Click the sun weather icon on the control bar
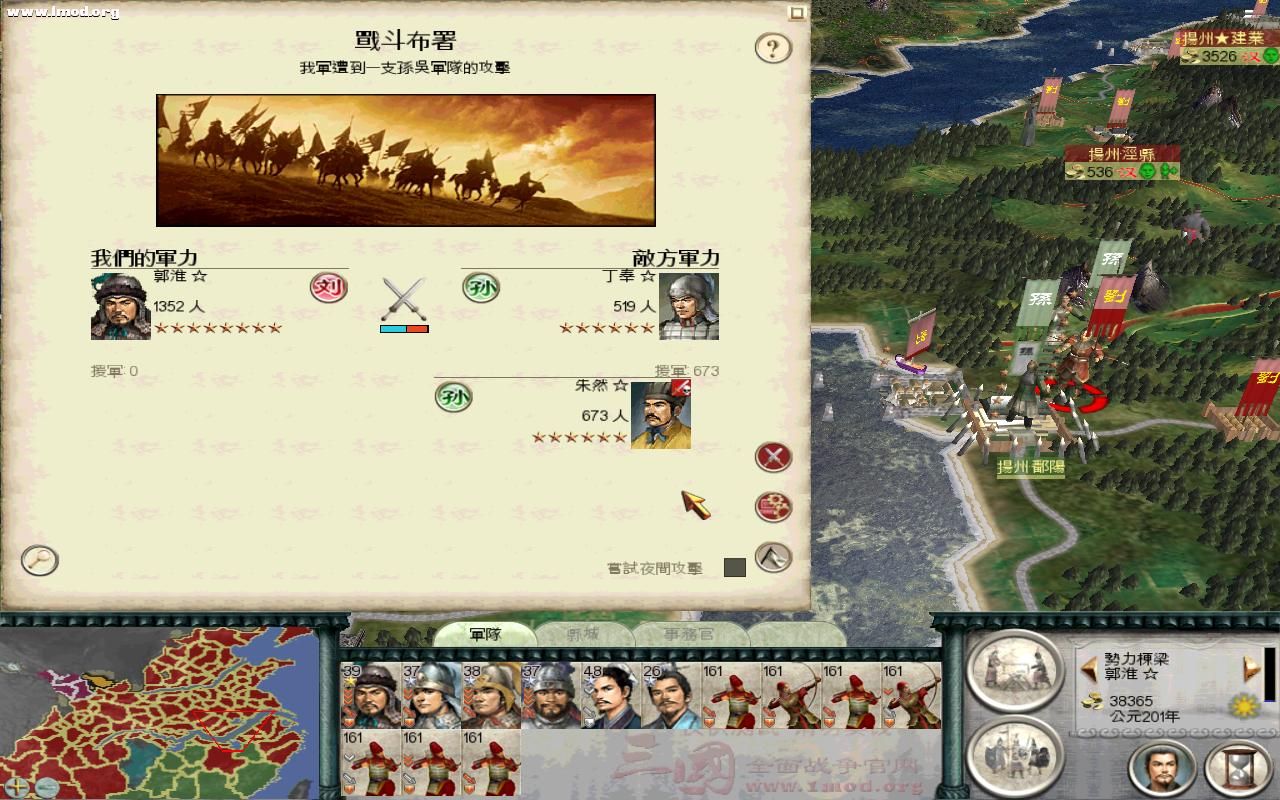The width and height of the screenshot is (1280, 800). 1244,707
